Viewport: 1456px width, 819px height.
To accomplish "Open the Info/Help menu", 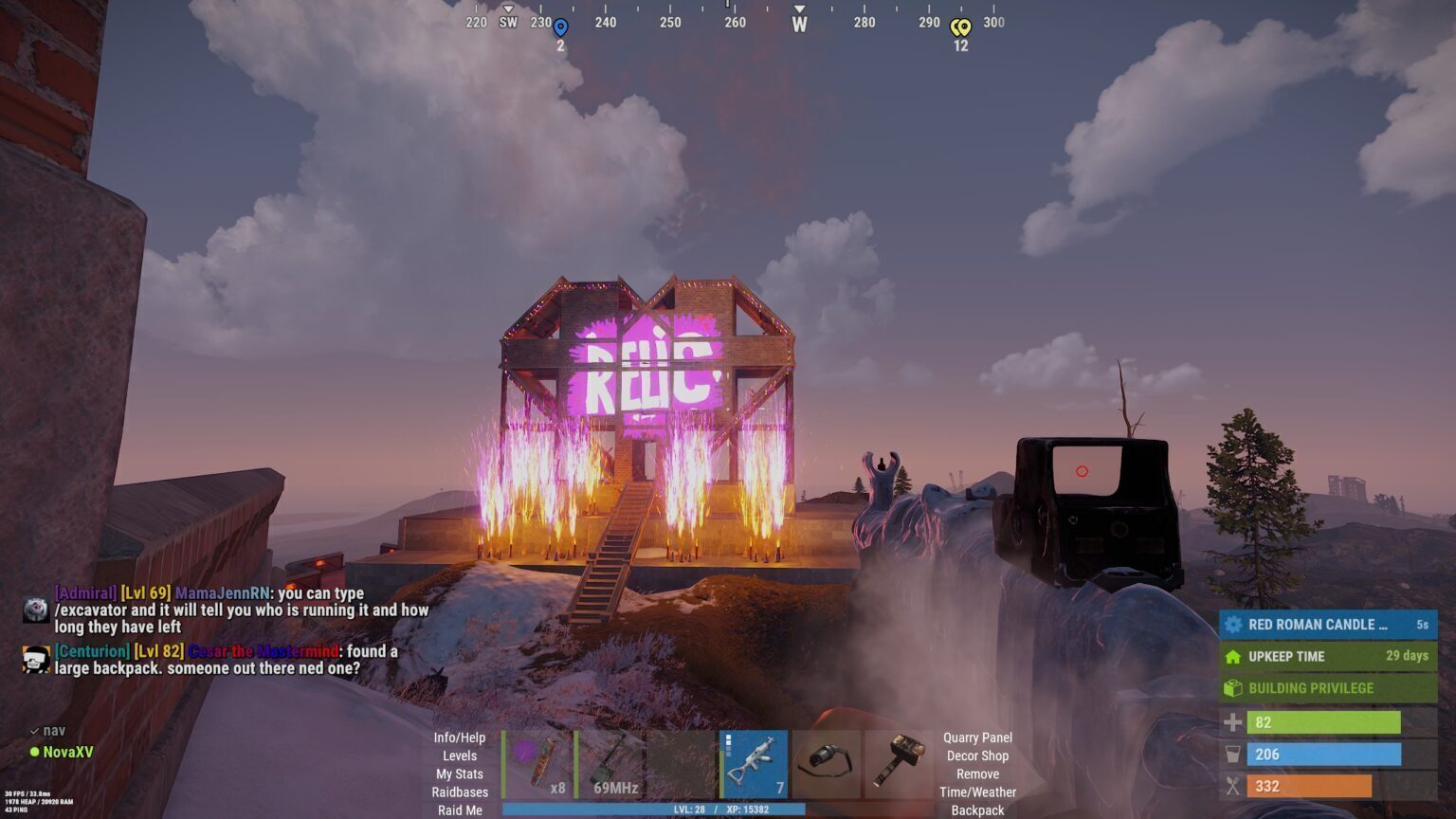I will pos(460,737).
